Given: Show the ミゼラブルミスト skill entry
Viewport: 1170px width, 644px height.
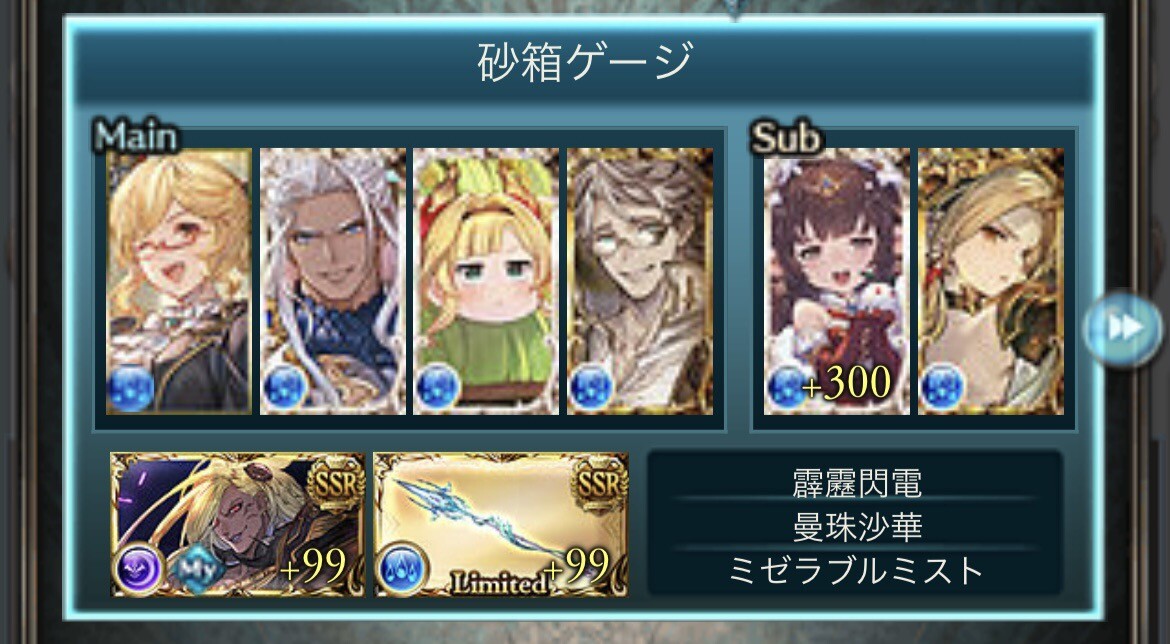Looking at the screenshot, I should (855, 570).
